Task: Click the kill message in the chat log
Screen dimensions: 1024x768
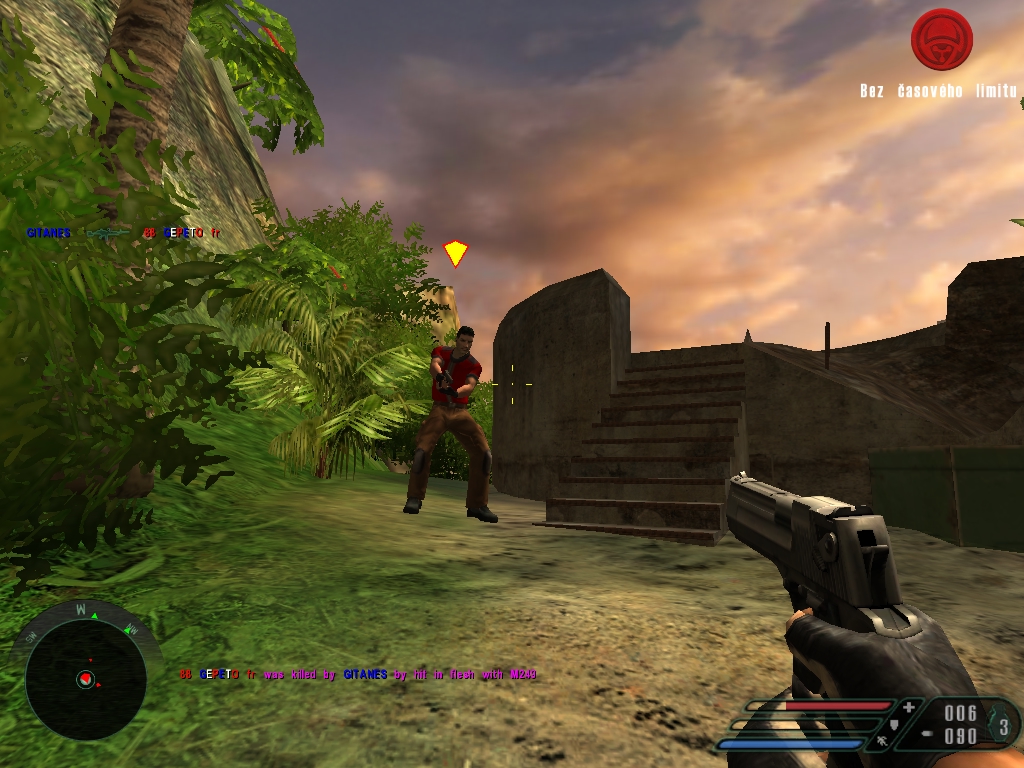Action: tap(358, 675)
